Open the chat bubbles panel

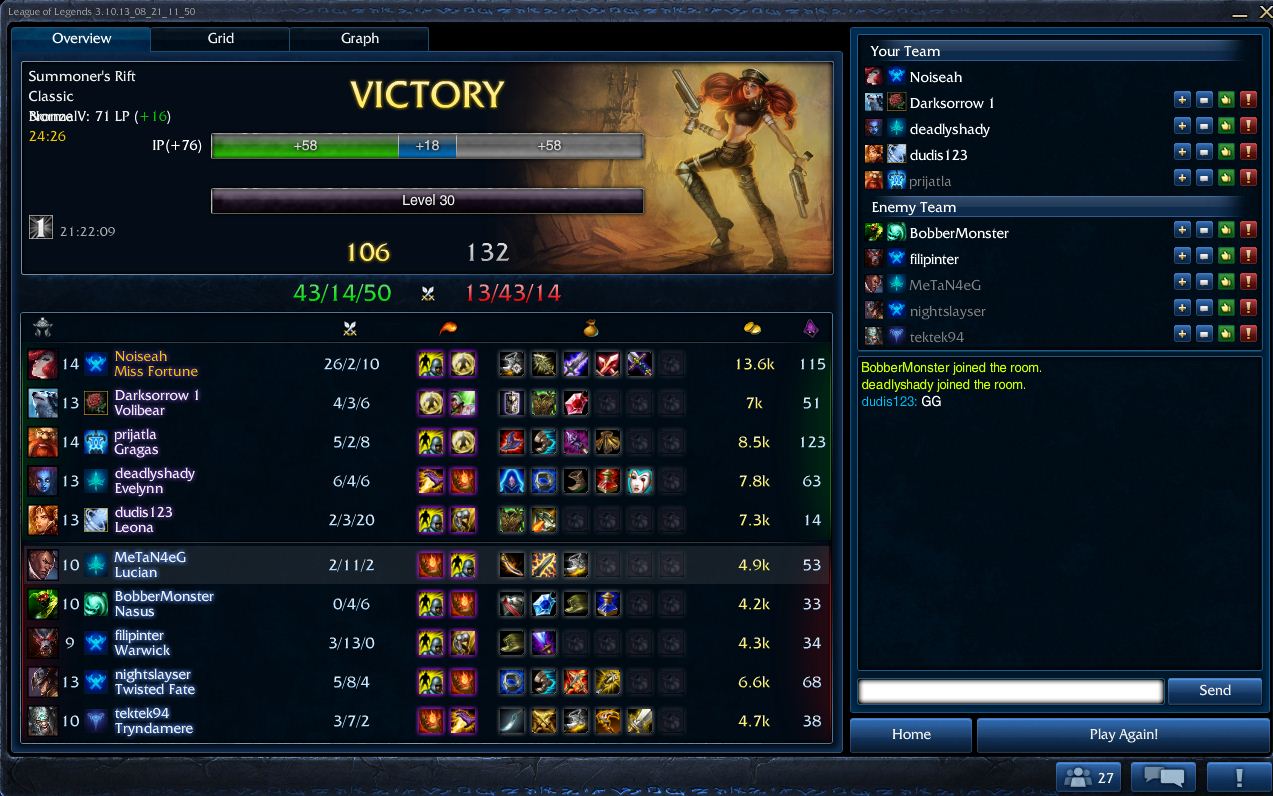[x=1163, y=777]
